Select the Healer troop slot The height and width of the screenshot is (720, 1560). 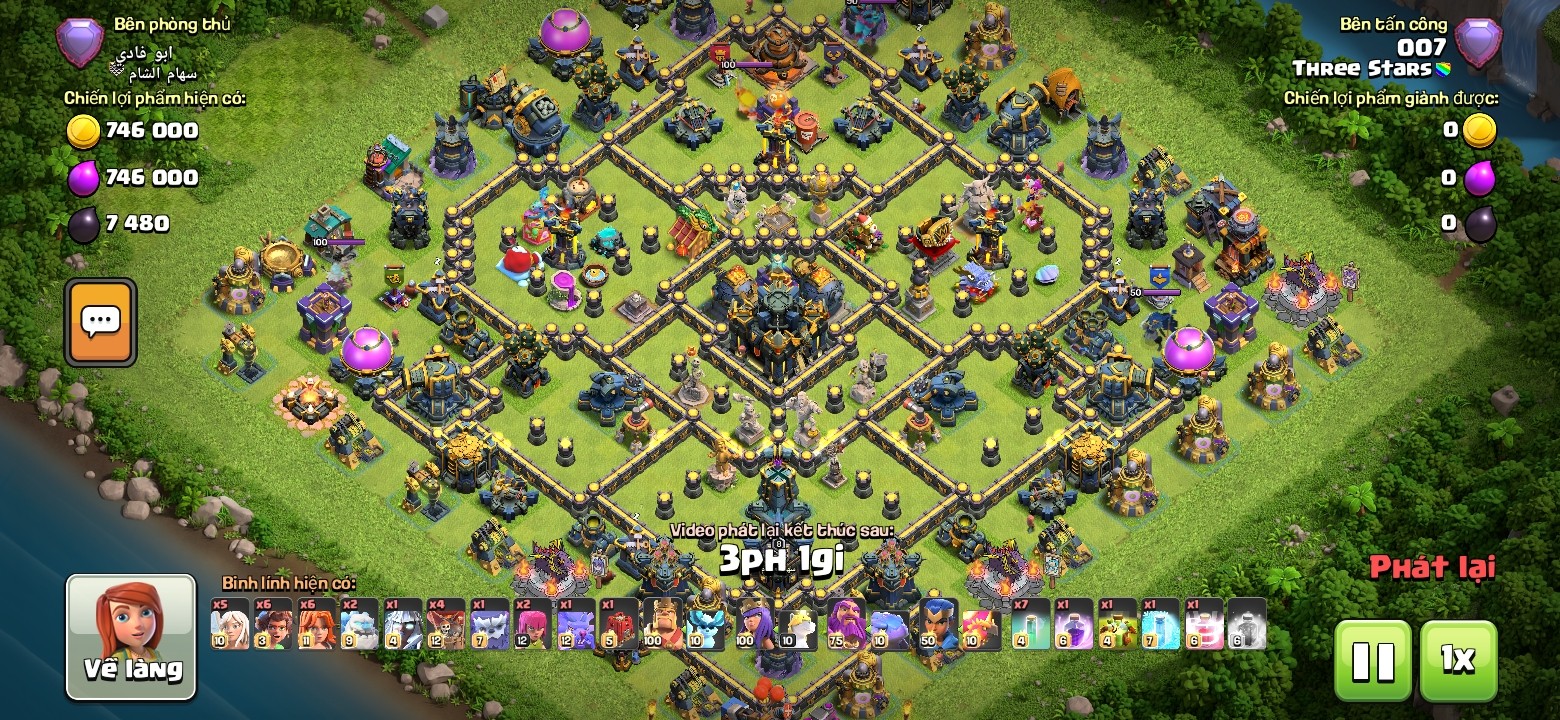pos(230,625)
